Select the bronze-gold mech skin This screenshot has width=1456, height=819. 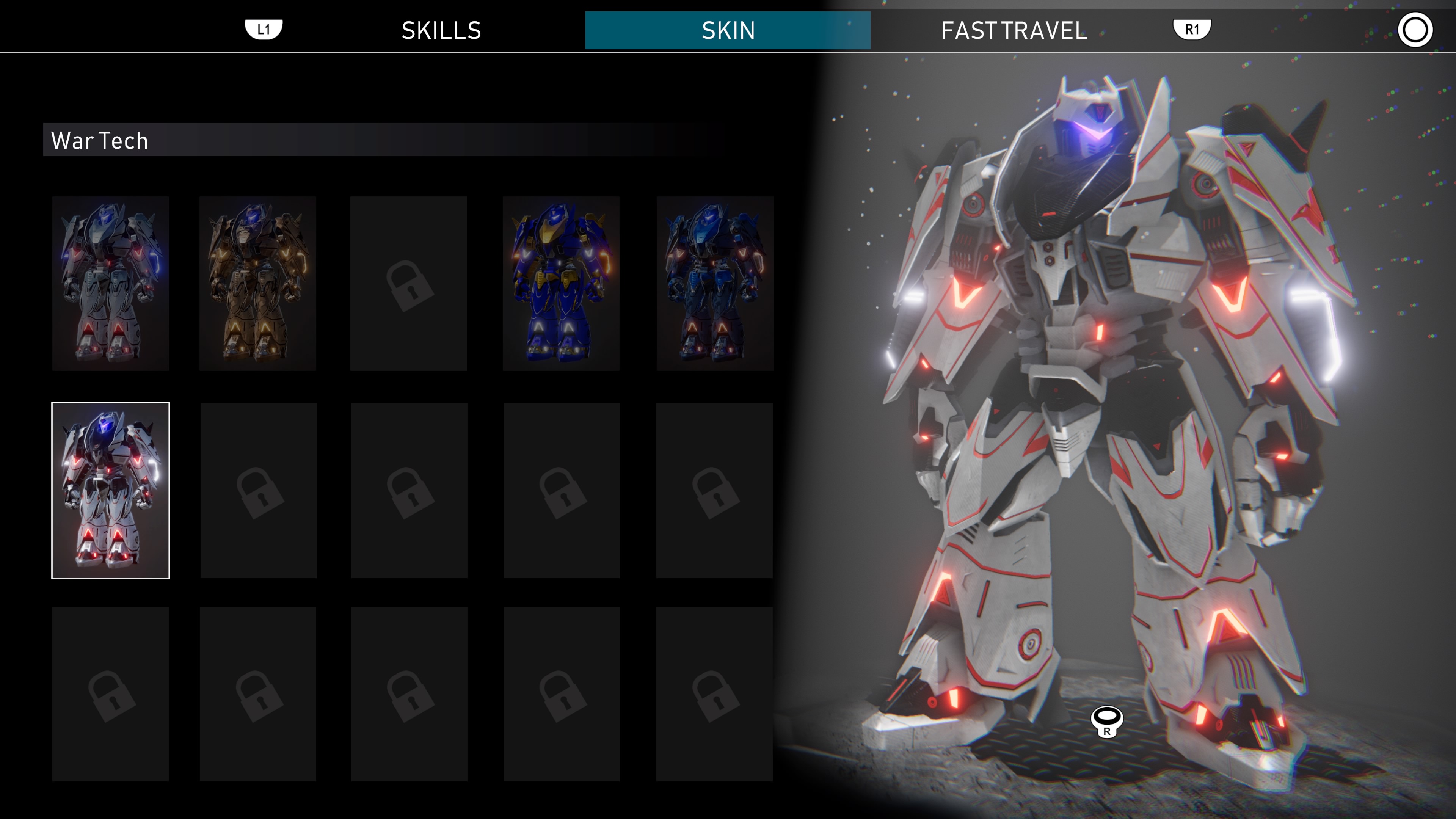click(x=258, y=283)
